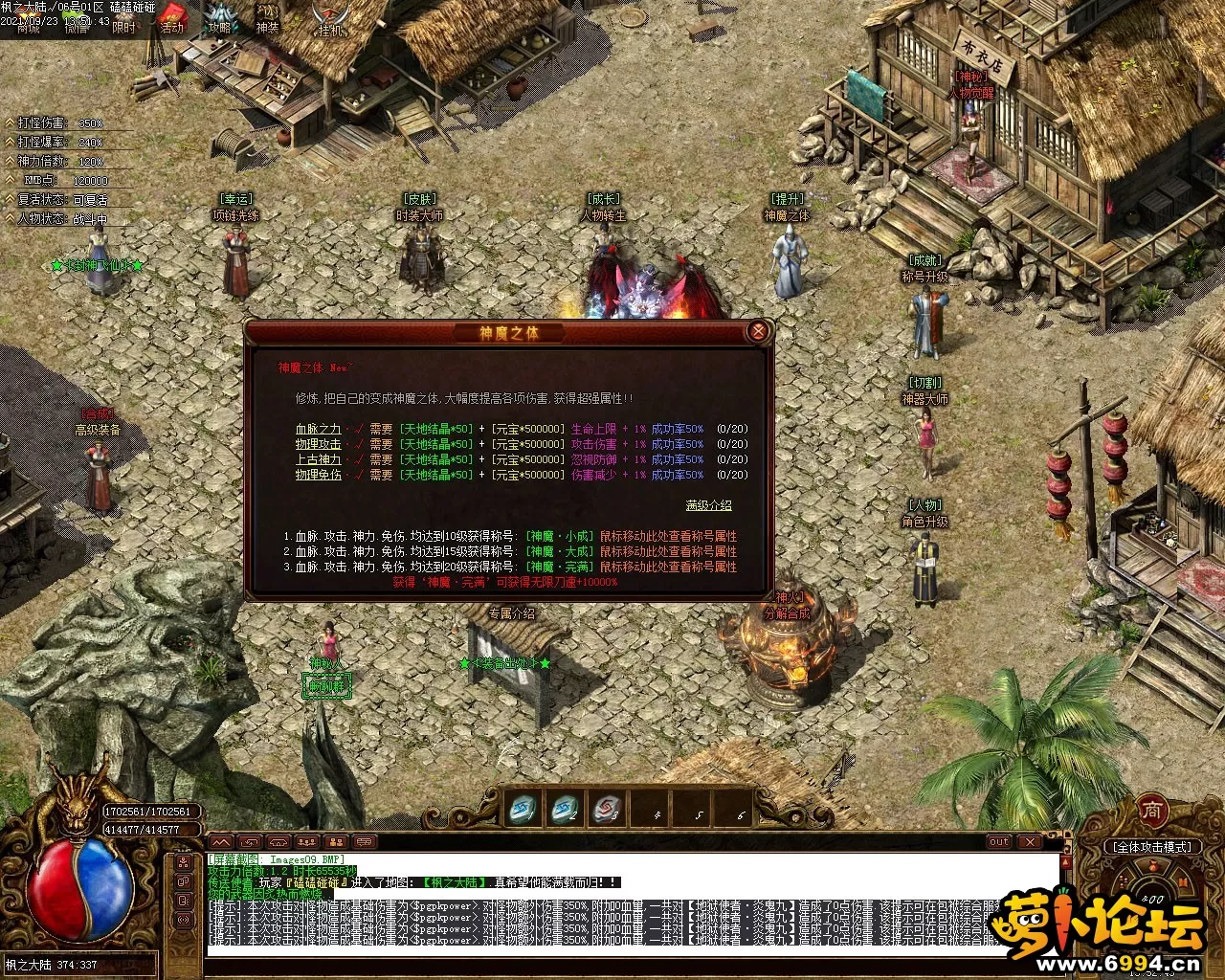The height and width of the screenshot is (980, 1225).
Task: Click the chat panel's out button
Action: [x=1000, y=842]
